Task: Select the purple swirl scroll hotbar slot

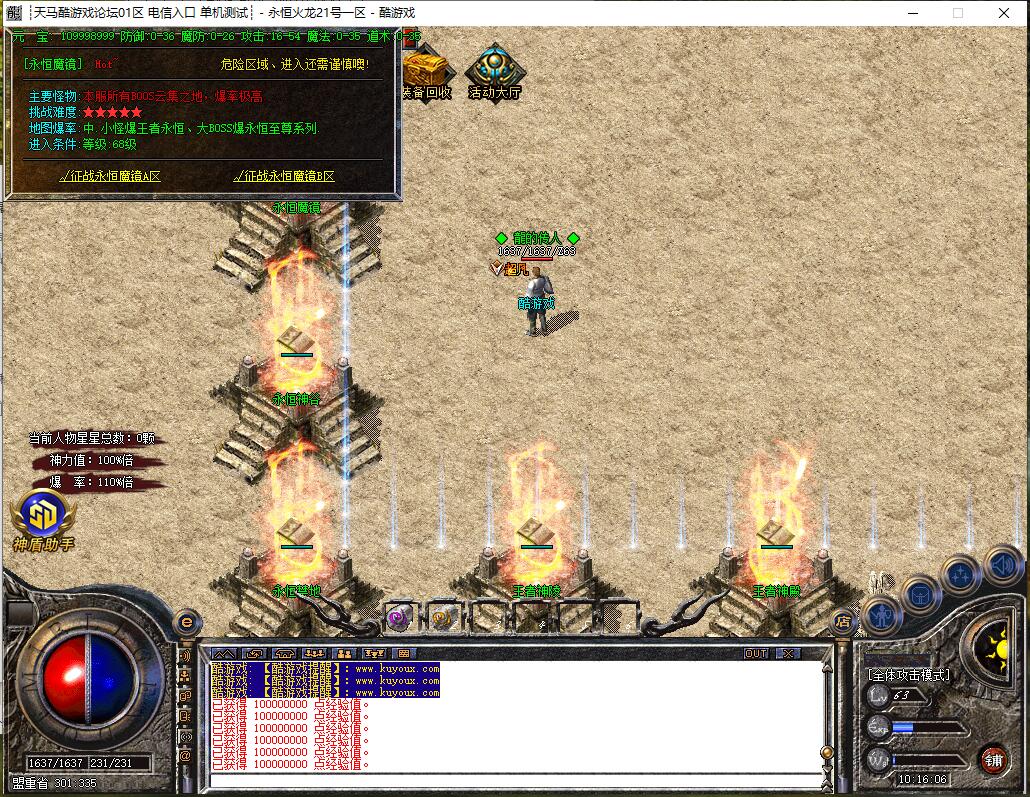Action: pyautogui.click(x=399, y=617)
